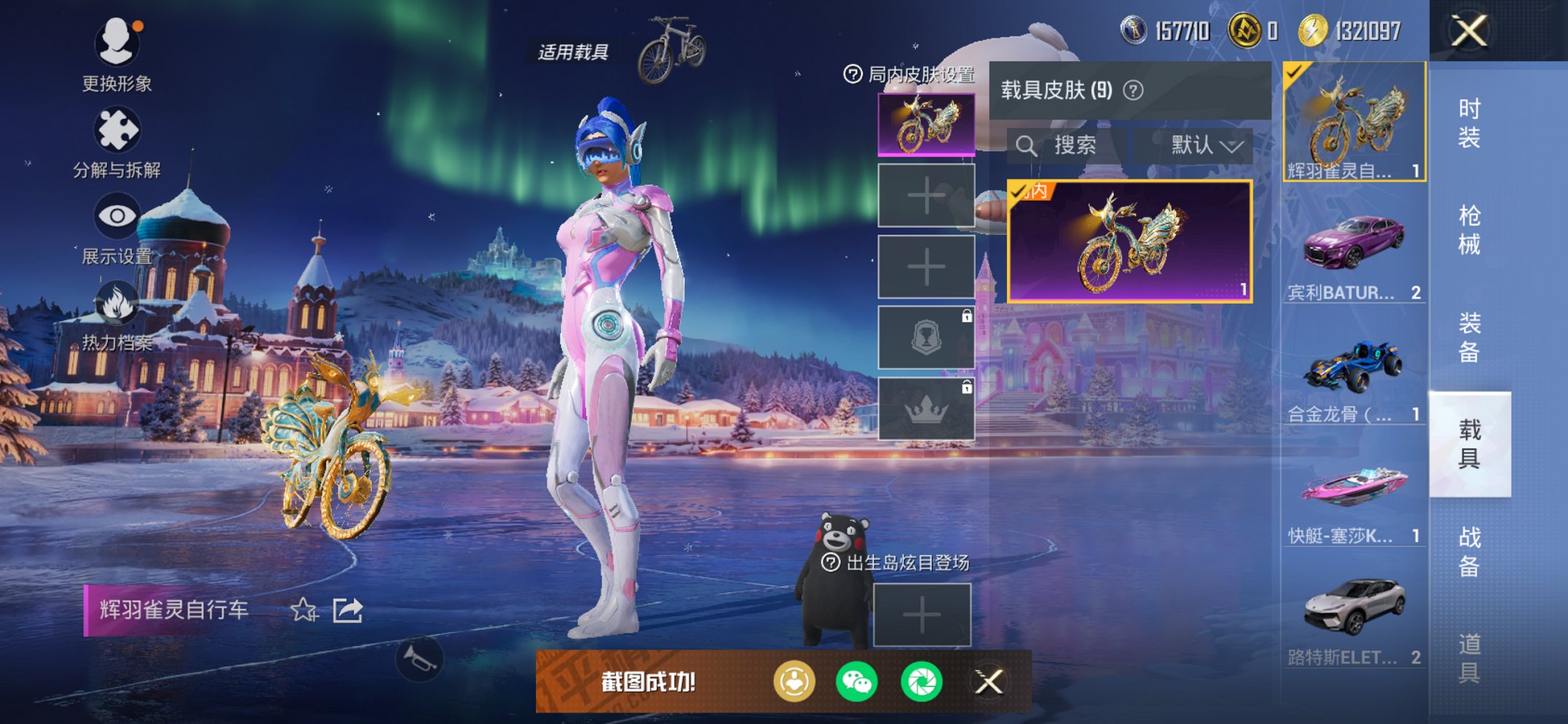Share the 辉羽雀灵自行车 skin
This screenshot has width=1568, height=724.
tap(348, 610)
